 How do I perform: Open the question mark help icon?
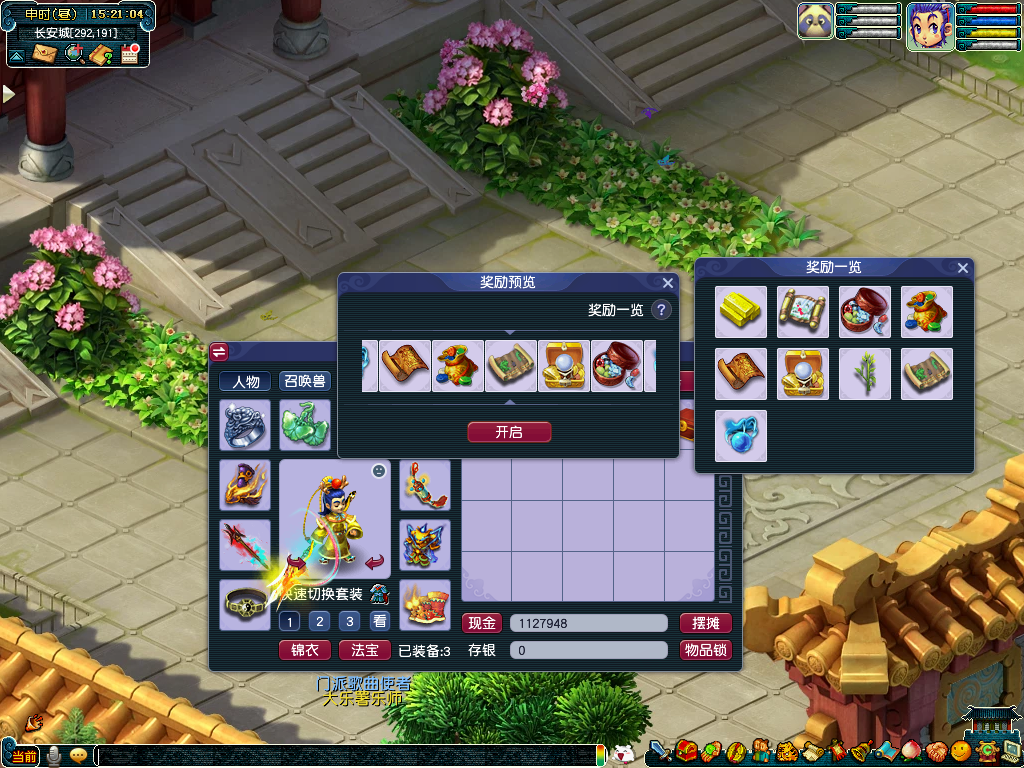pos(661,310)
